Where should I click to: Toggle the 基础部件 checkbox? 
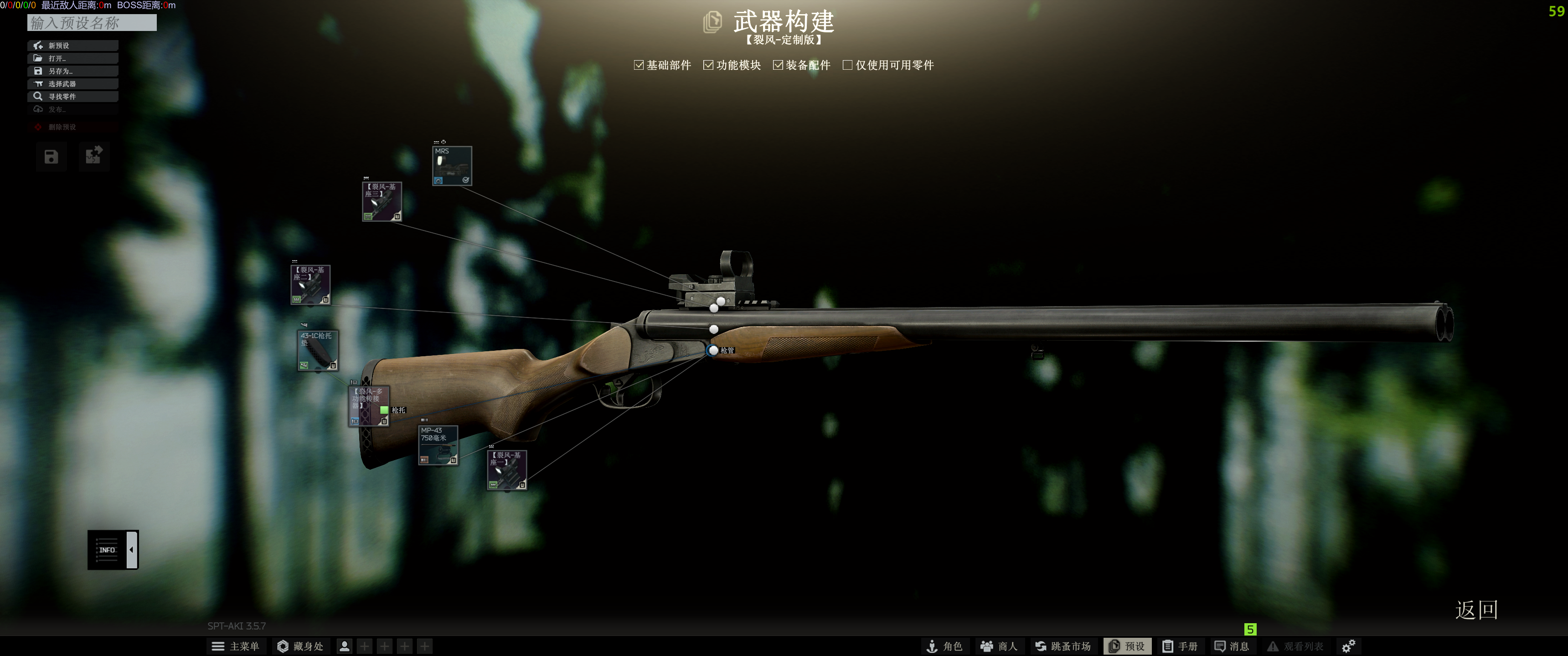639,65
